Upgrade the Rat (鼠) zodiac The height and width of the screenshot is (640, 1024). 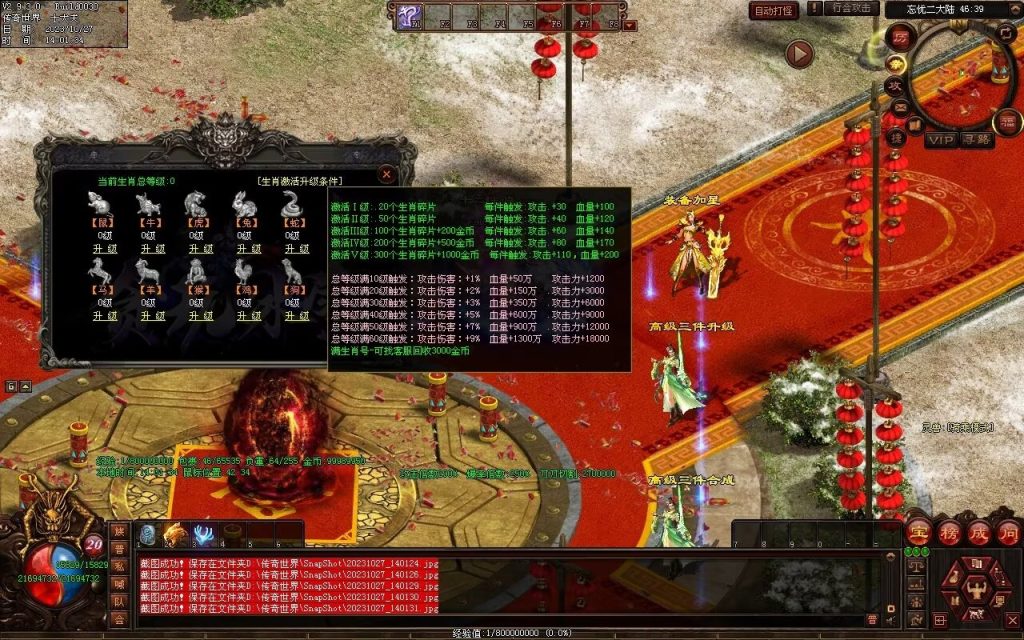point(106,248)
